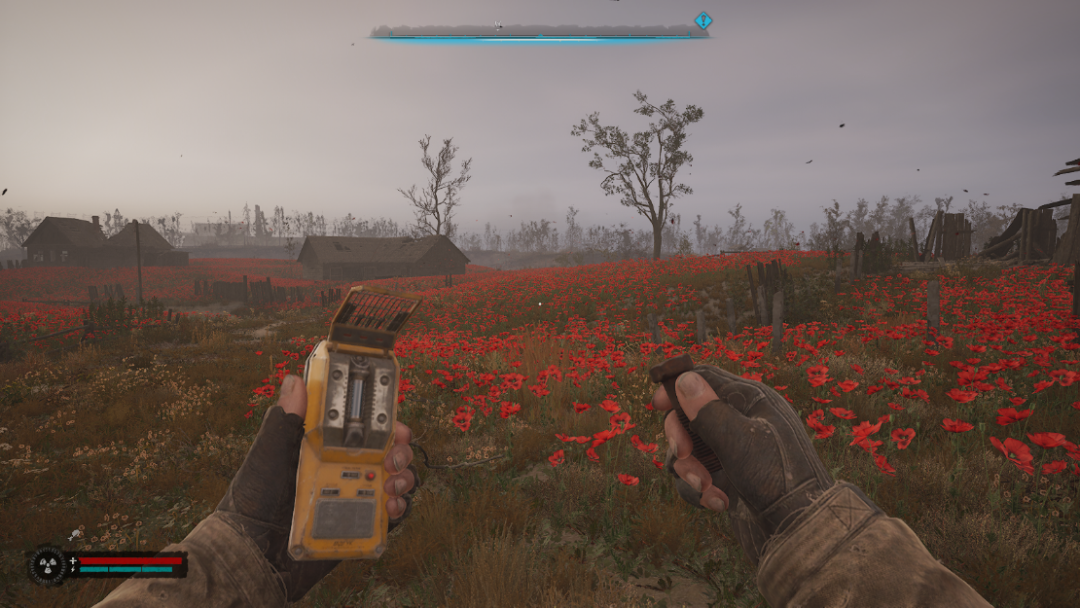Click the compass bar along the top
This screenshot has height=608, width=1080.
click(538, 32)
